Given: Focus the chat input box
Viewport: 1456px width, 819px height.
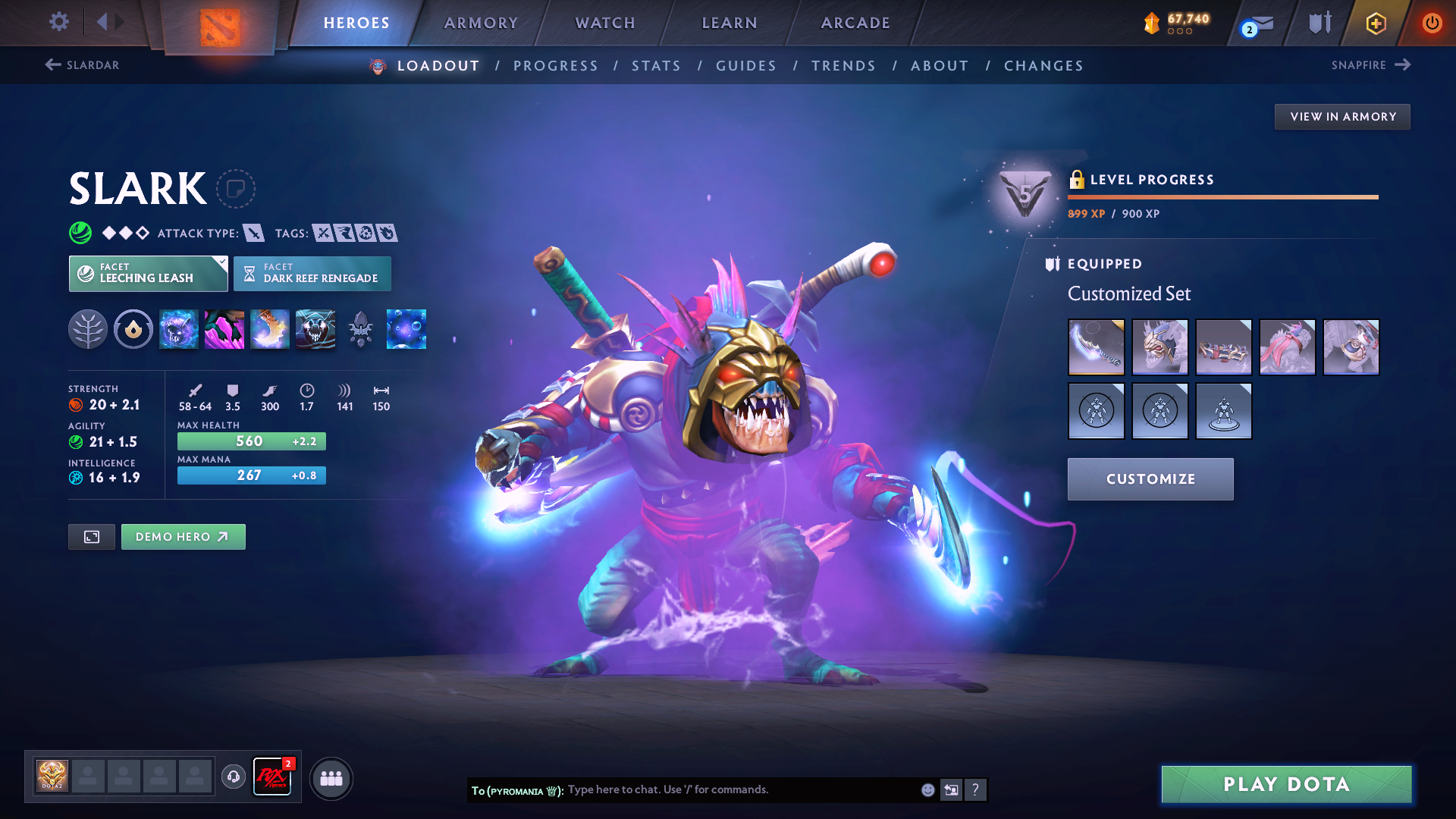Looking at the screenshot, I should [739, 790].
